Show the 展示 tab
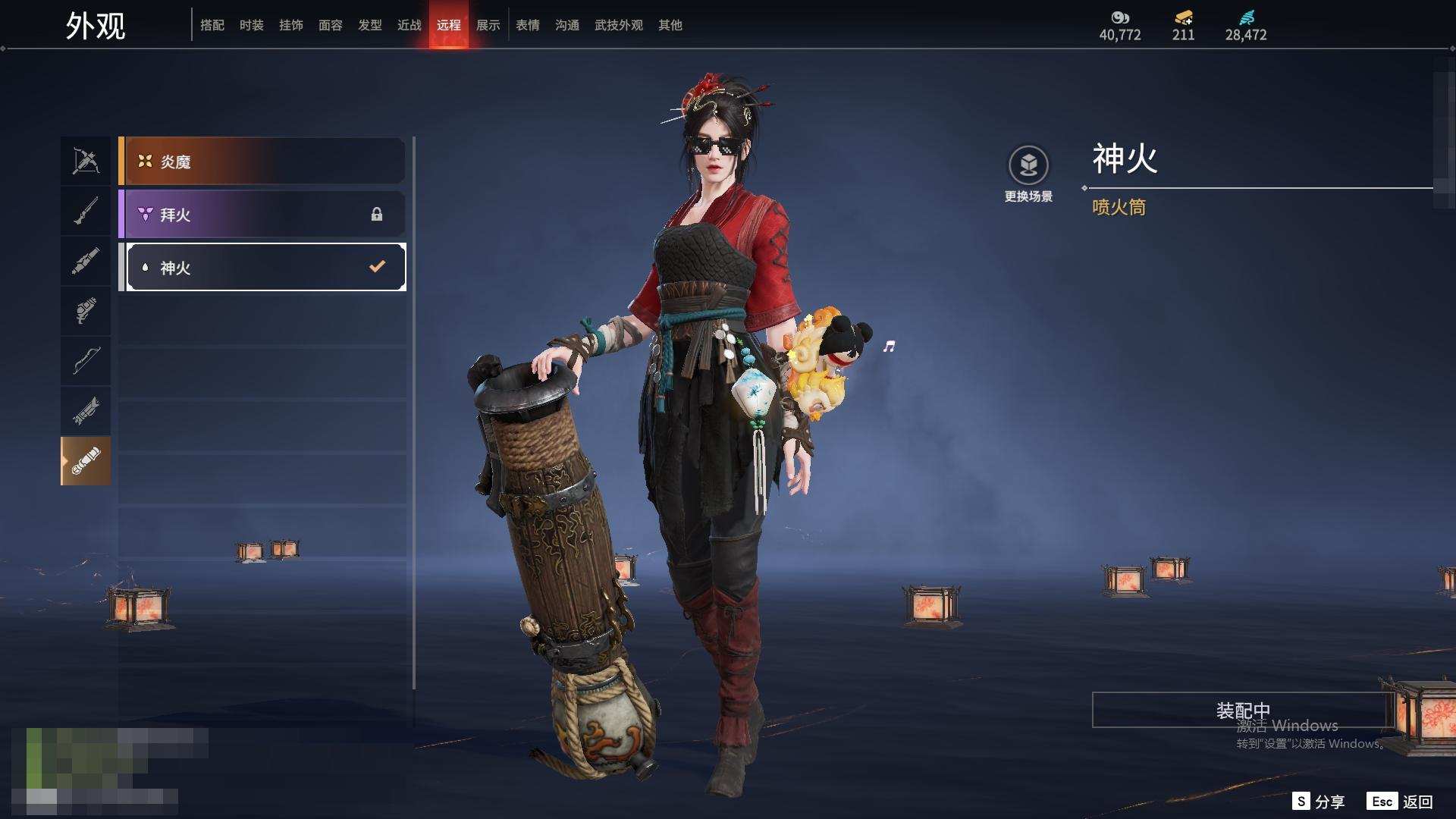Screen dimensions: 1456x819 pos(488,25)
